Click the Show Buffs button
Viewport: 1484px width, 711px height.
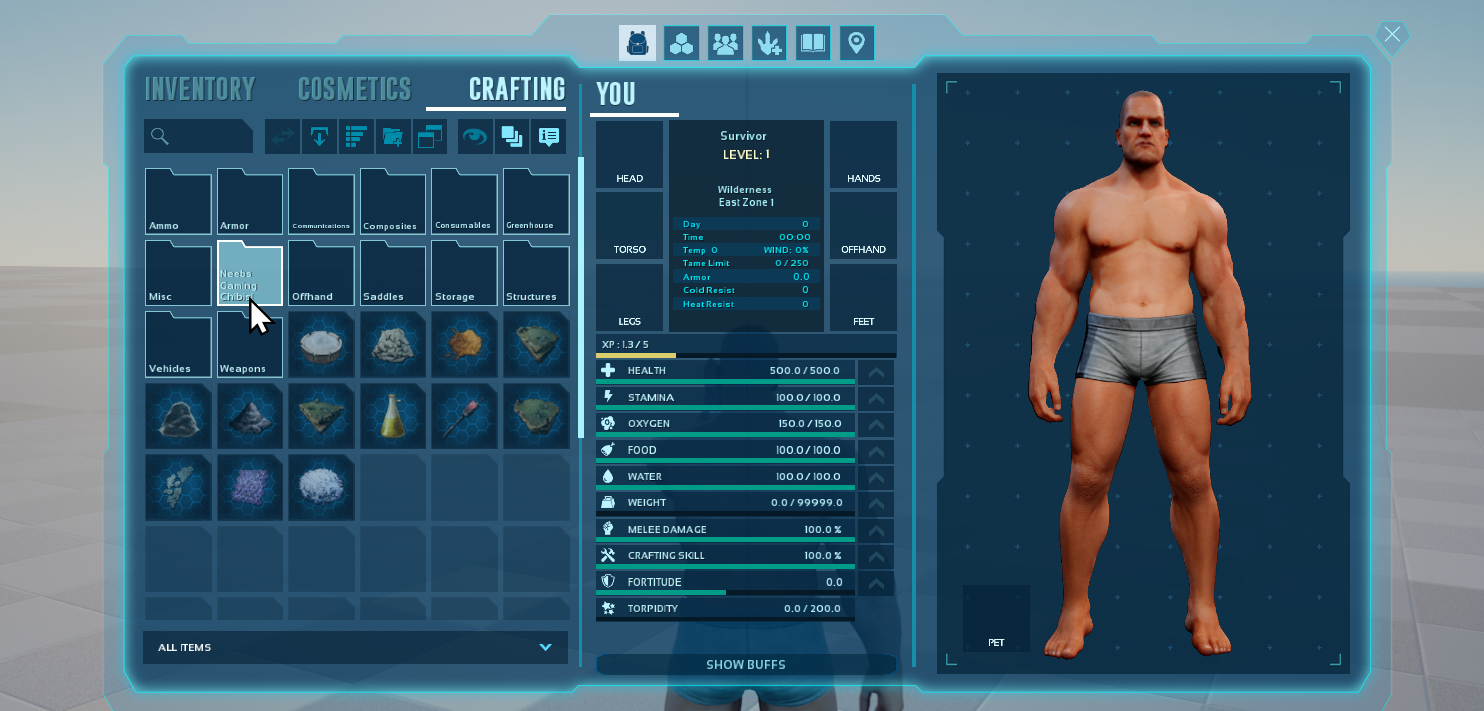pos(746,665)
